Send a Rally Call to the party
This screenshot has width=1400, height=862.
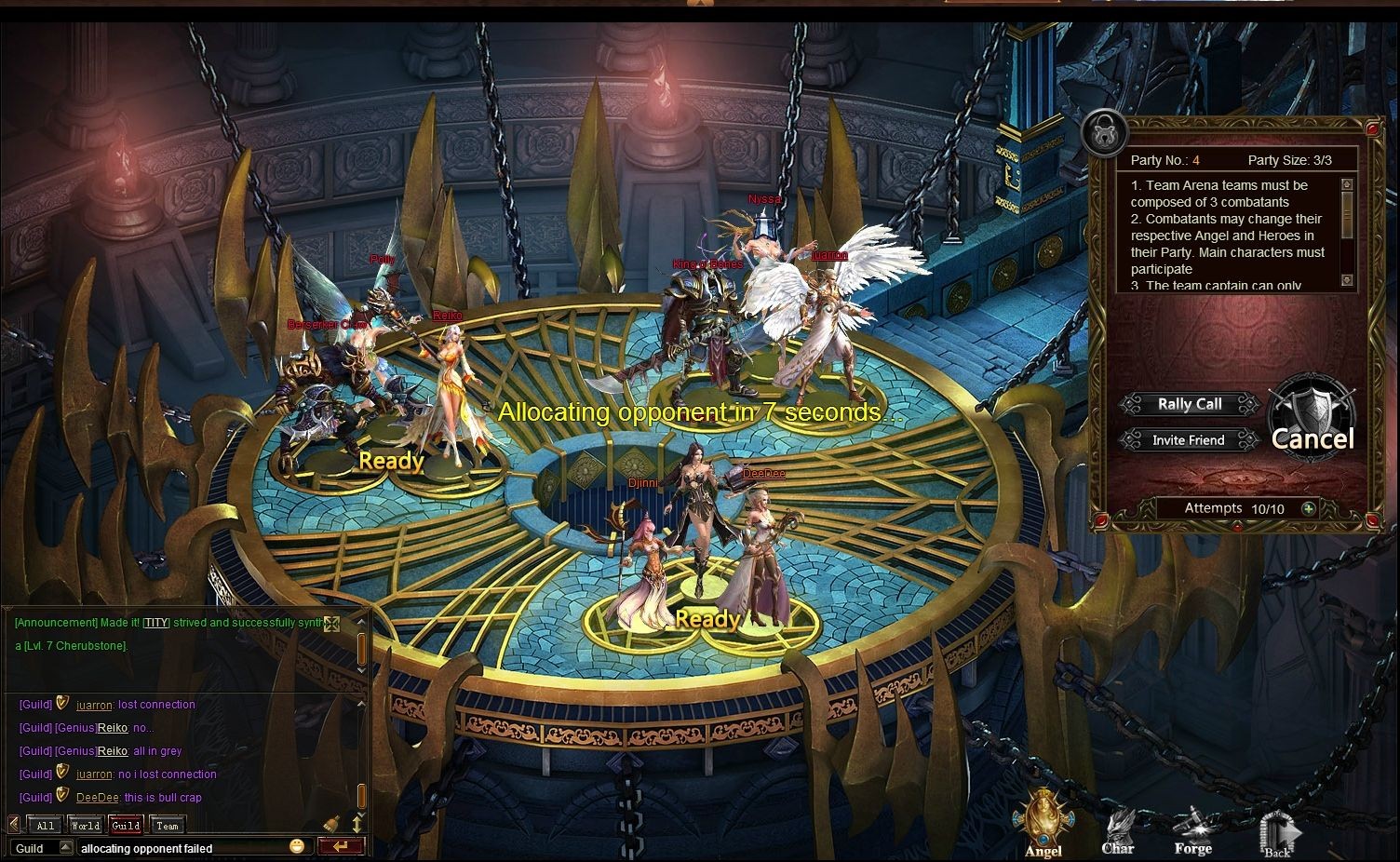1190,404
